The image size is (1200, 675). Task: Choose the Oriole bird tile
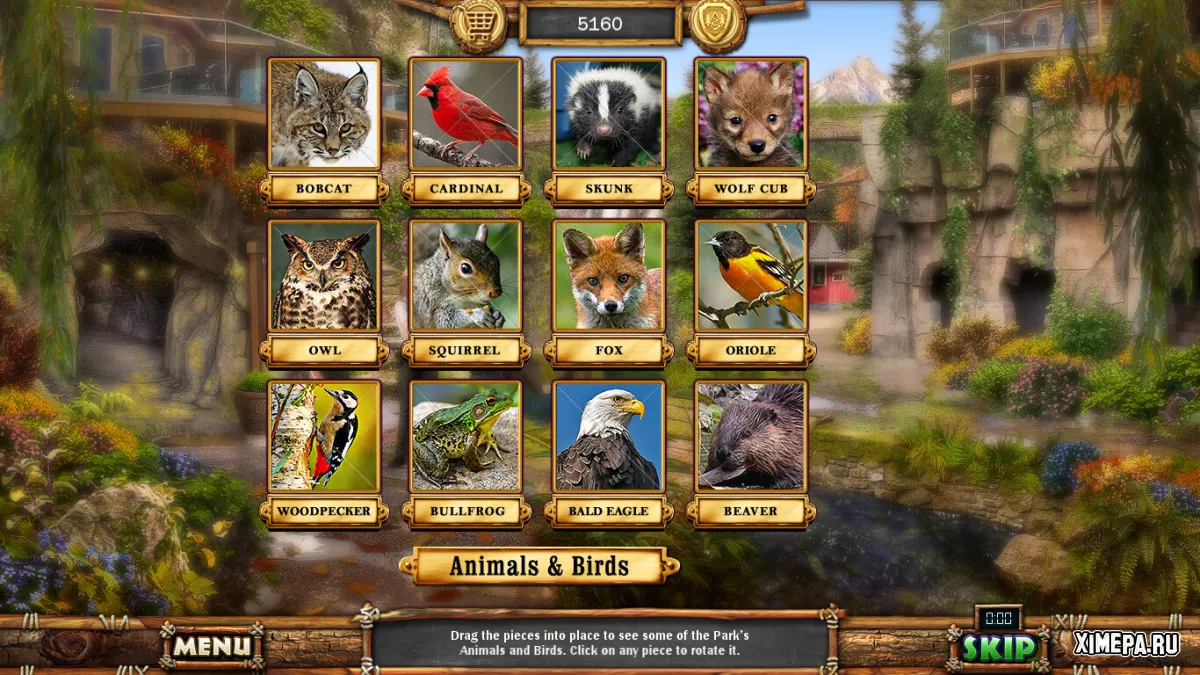(750, 276)
